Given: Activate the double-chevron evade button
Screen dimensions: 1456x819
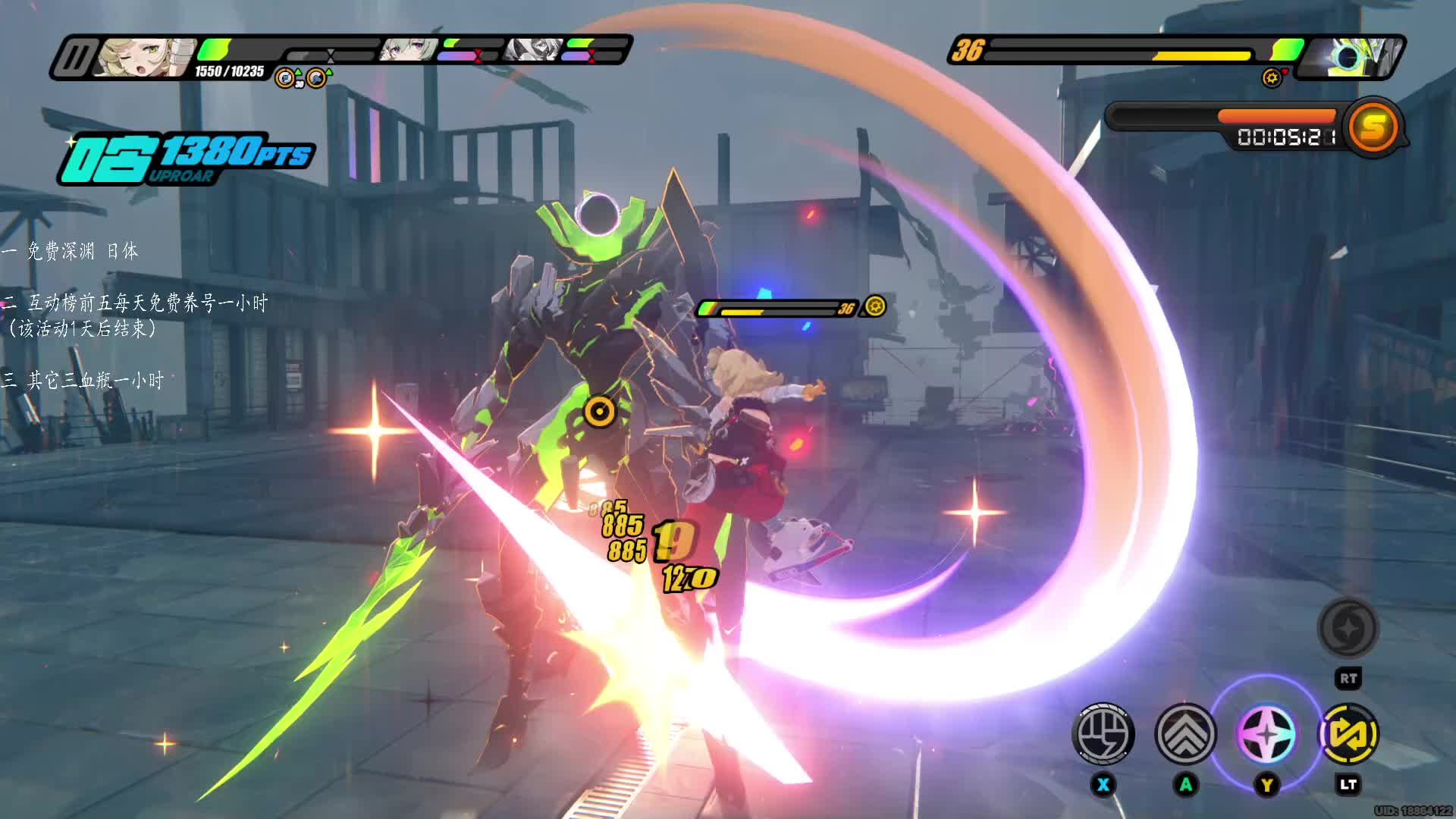Looking at the screenshot, I should pyautogui.click(x=1185, y=733).
